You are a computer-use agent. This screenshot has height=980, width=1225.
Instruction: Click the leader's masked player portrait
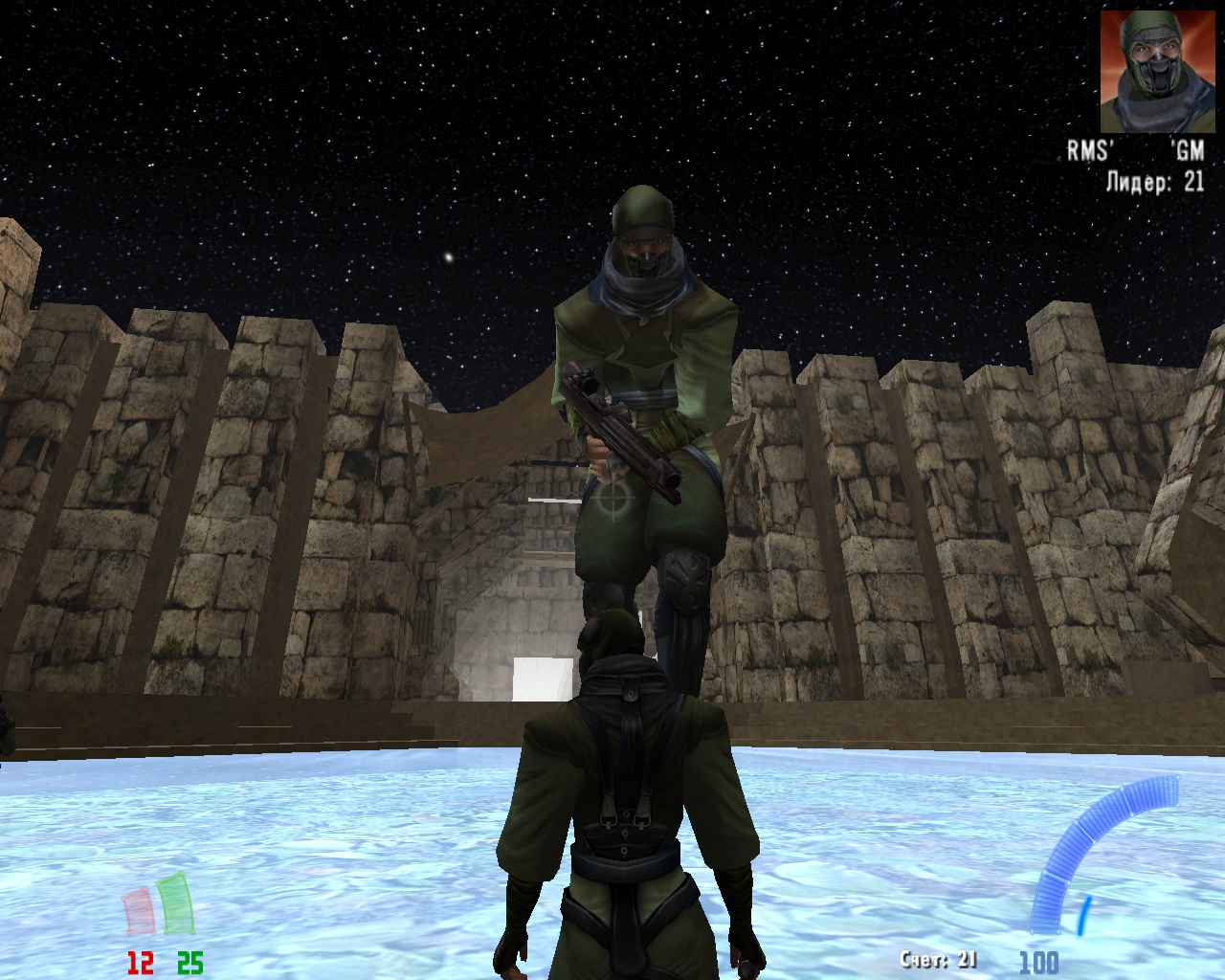(x=1151, y=72)
